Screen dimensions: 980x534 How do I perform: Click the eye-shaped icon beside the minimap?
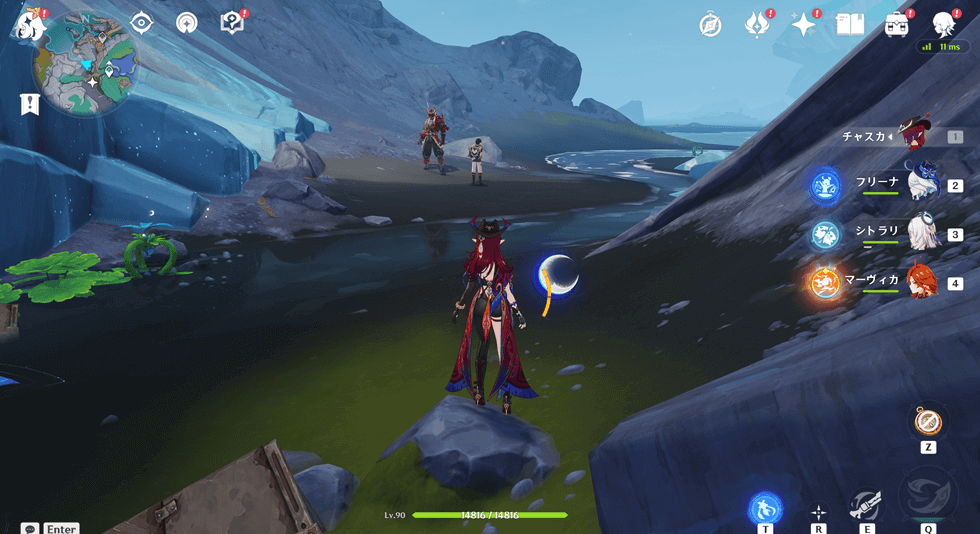[x=142, y=22]
